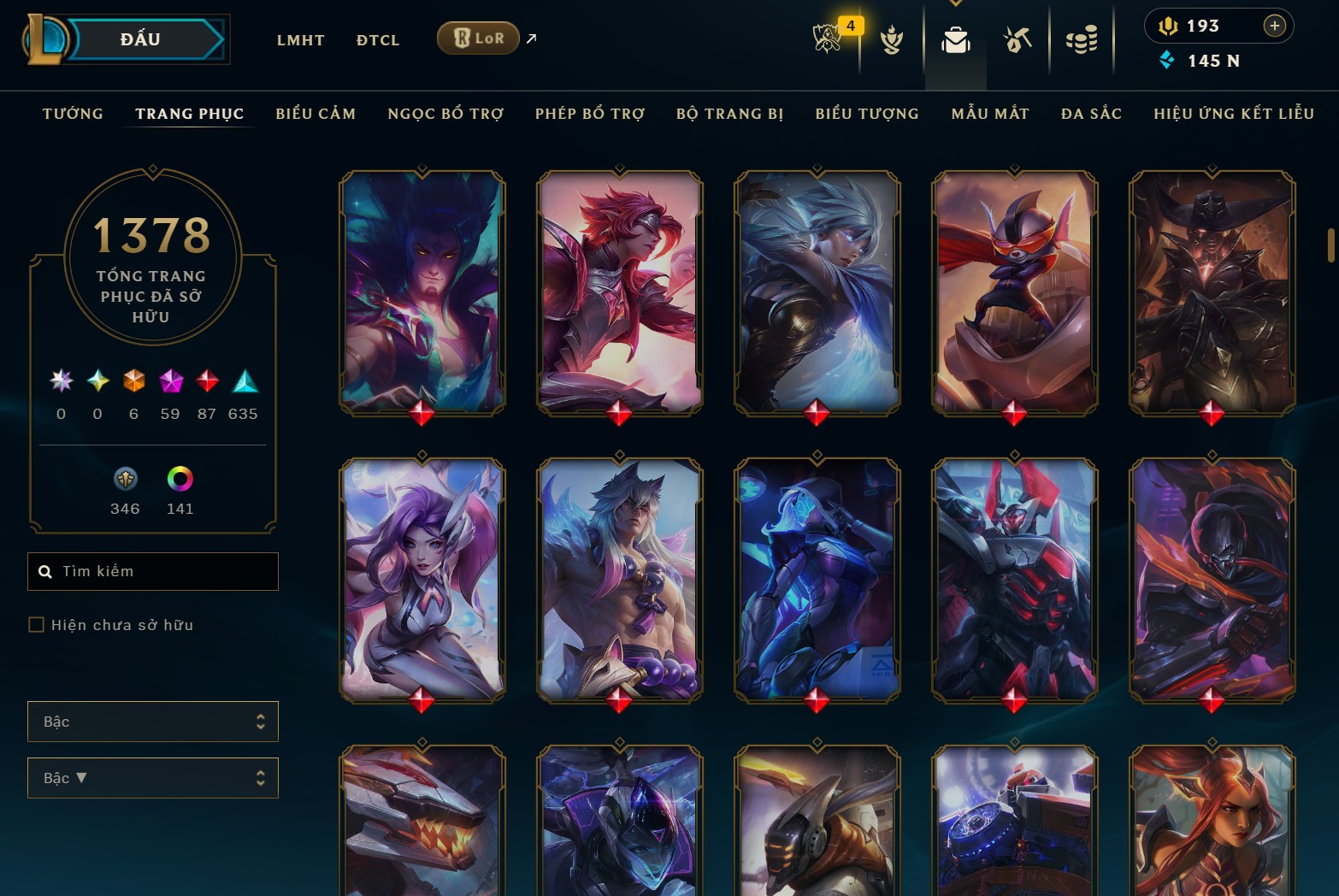
Task: Open the Riven skin card in second row
Action: [817, 581]
